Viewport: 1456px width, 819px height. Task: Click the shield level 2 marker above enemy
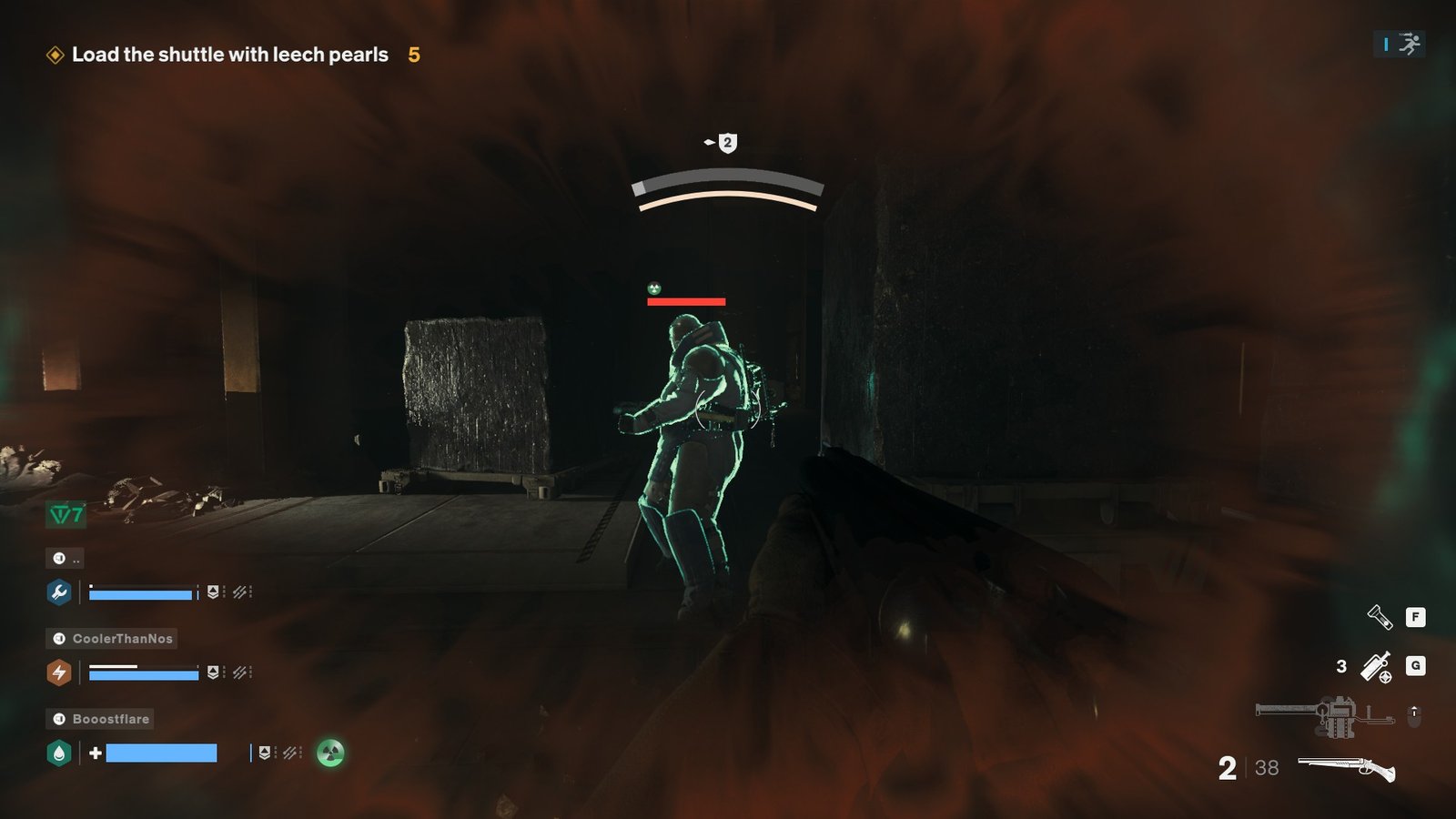click(725, 142)
